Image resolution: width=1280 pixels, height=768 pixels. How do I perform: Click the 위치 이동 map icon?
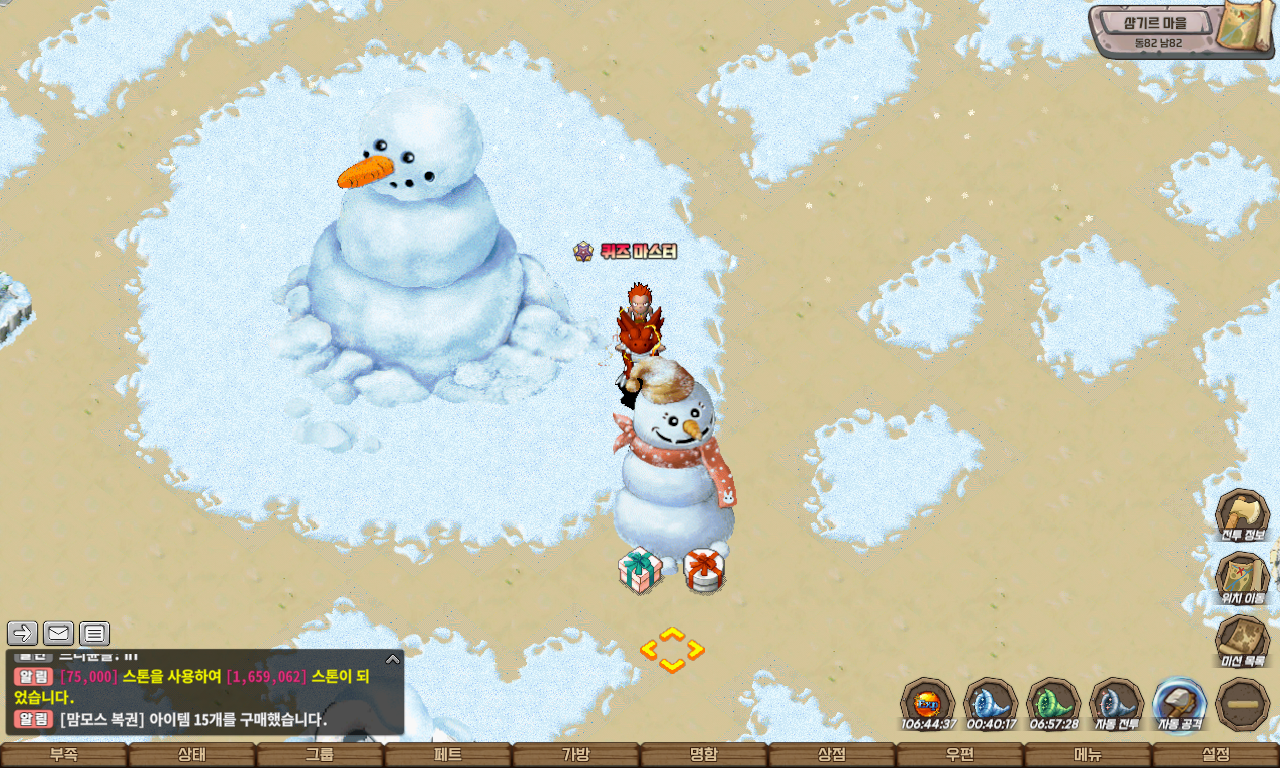[1242, 579]
